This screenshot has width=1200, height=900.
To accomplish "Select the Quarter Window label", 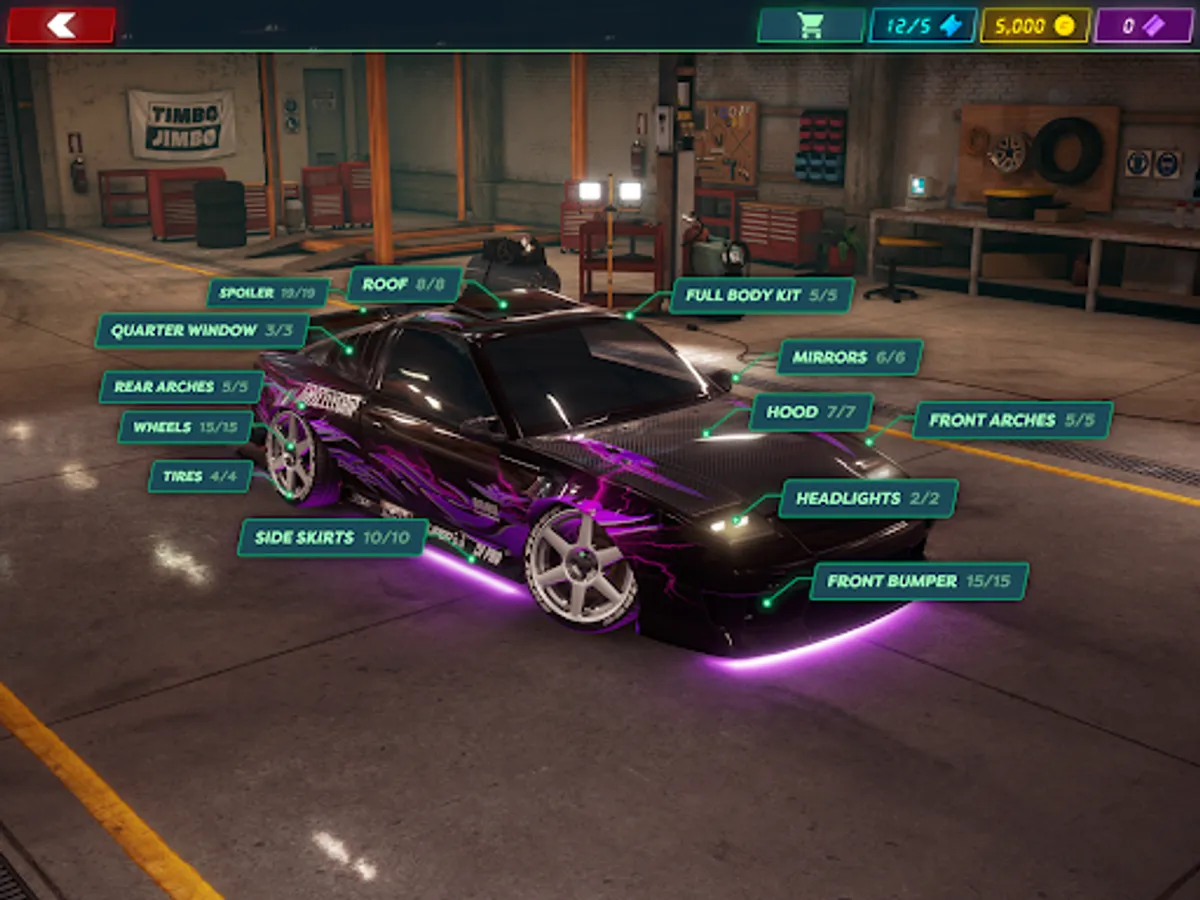I will coord(201,331).
